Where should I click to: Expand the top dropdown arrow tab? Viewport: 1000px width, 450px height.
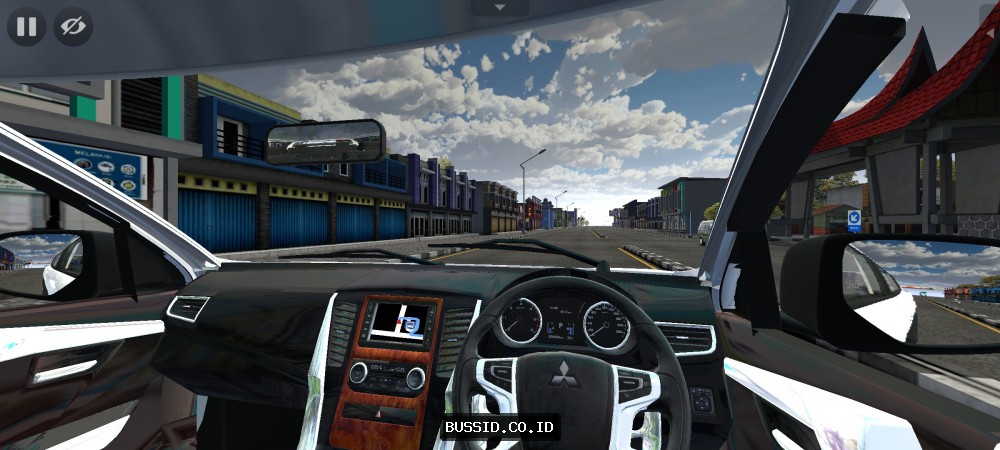[500, 7]
